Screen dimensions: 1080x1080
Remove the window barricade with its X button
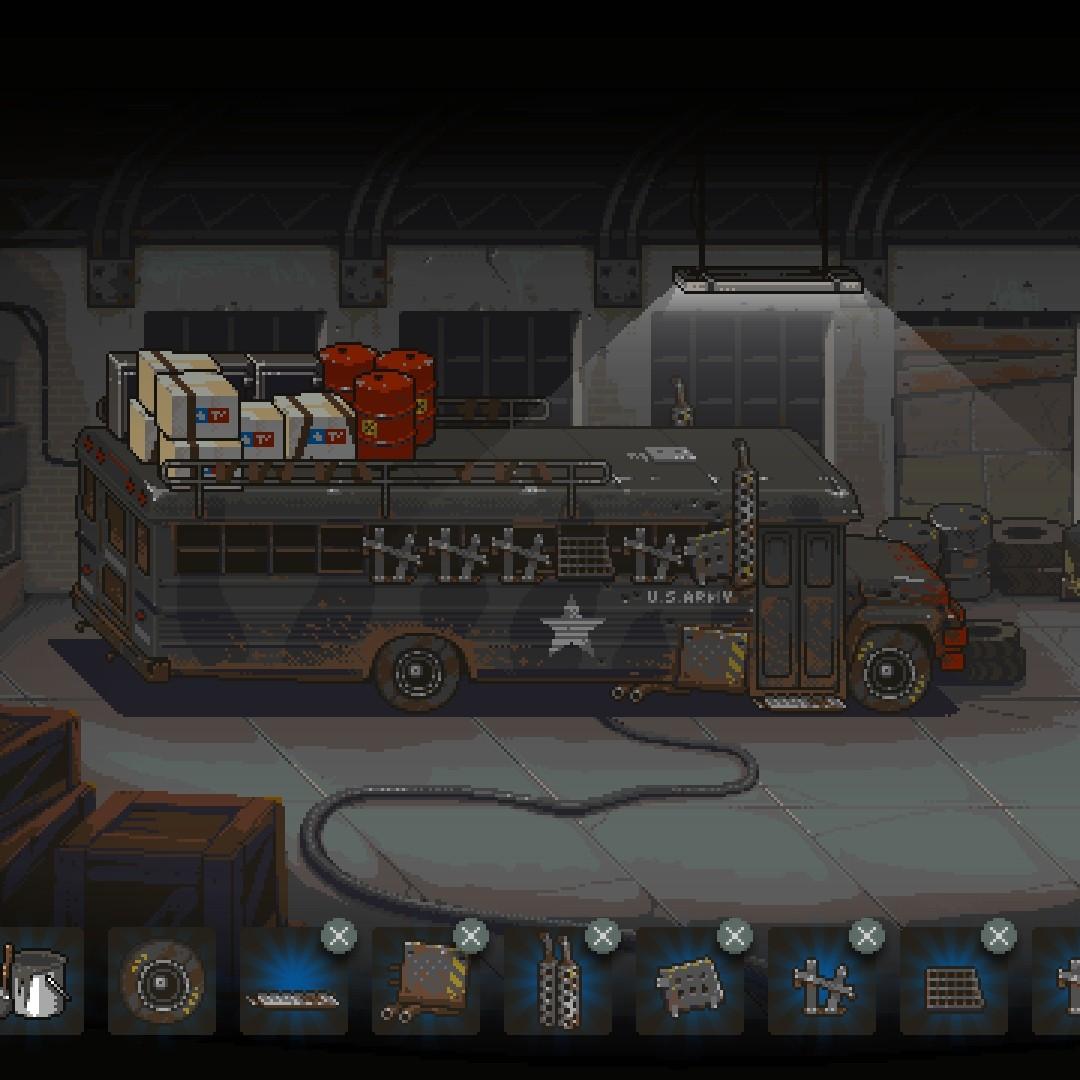tap(866, 937)
